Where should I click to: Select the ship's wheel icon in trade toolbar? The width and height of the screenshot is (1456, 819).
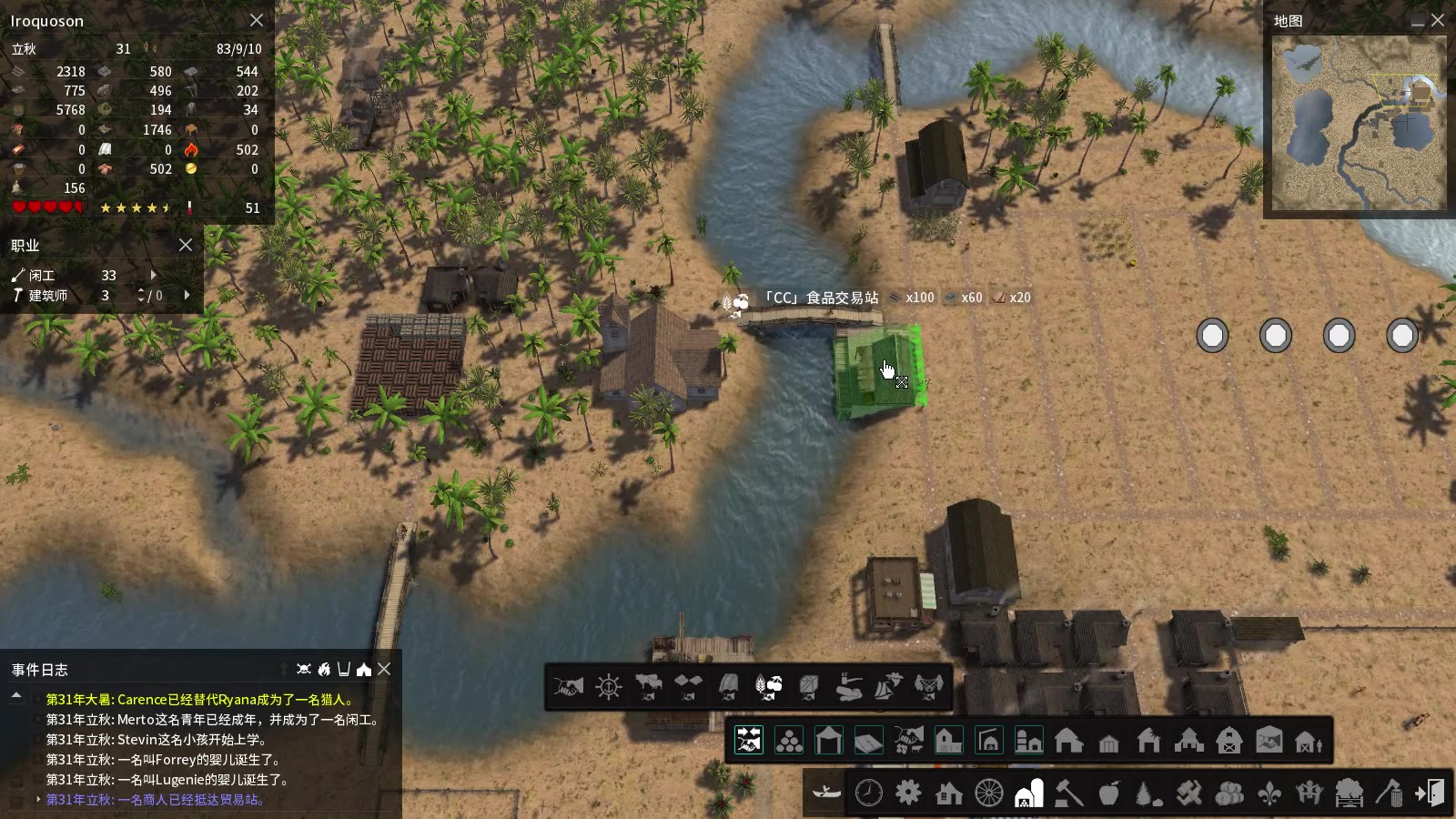point(608,687)
